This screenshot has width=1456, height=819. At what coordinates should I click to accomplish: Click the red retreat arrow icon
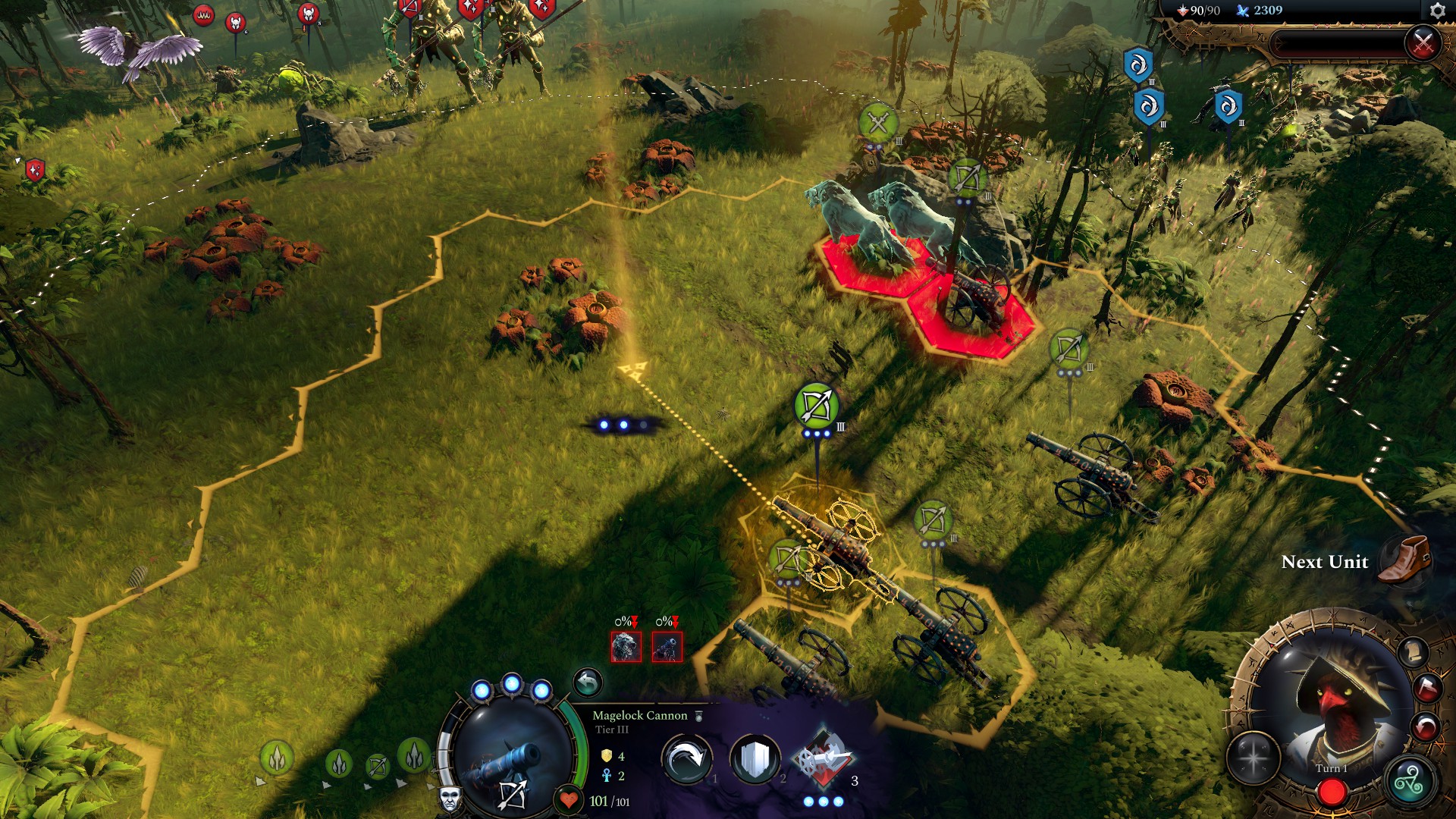(1426, 726)
